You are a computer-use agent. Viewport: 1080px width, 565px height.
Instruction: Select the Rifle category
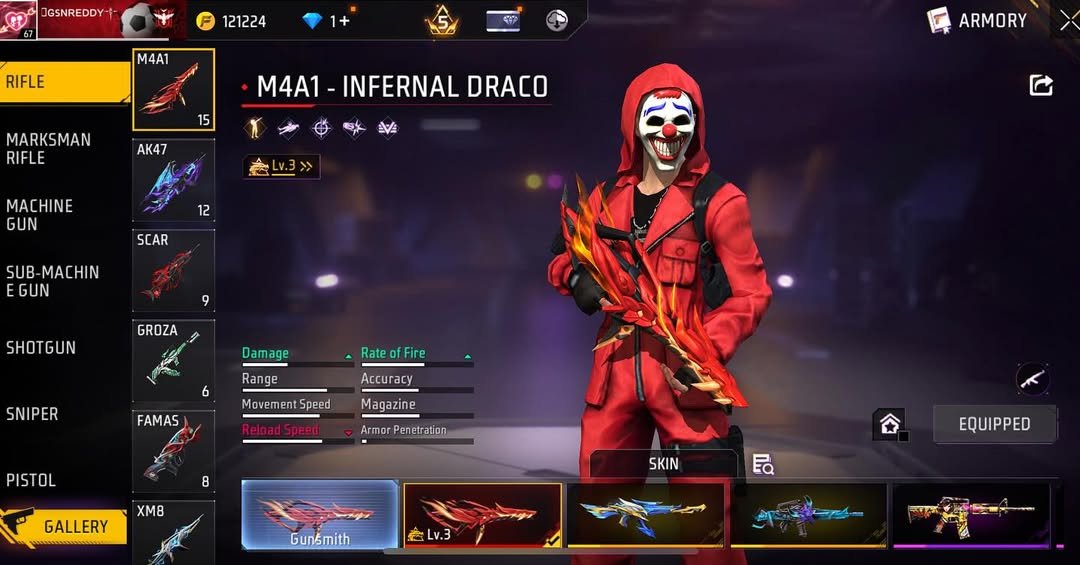(x=62, y=82)
